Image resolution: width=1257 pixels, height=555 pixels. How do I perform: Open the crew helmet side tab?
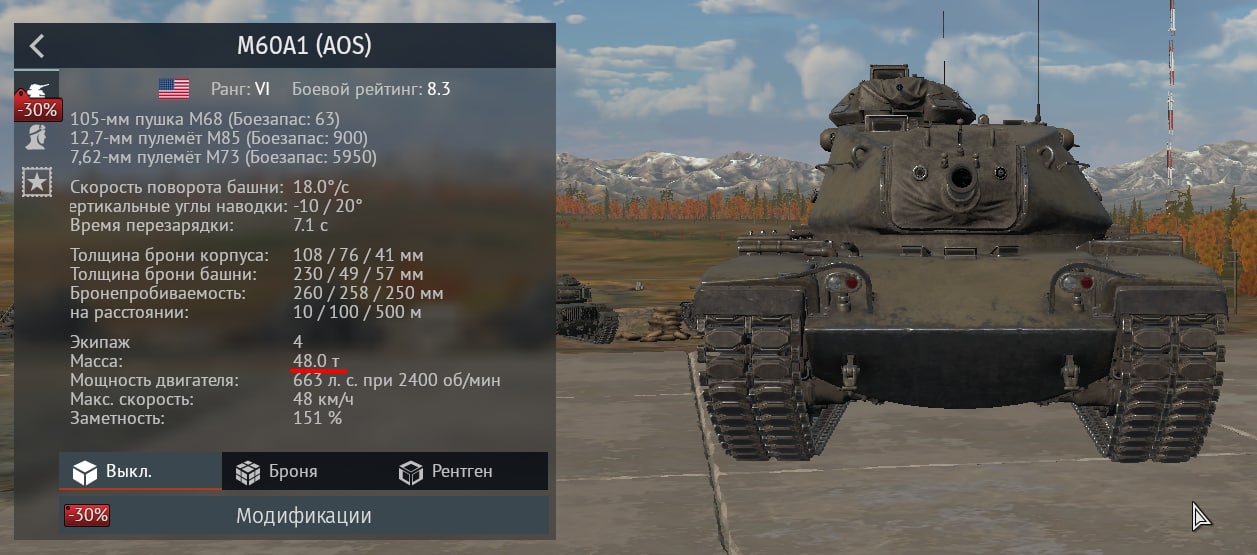click(36, 137)
